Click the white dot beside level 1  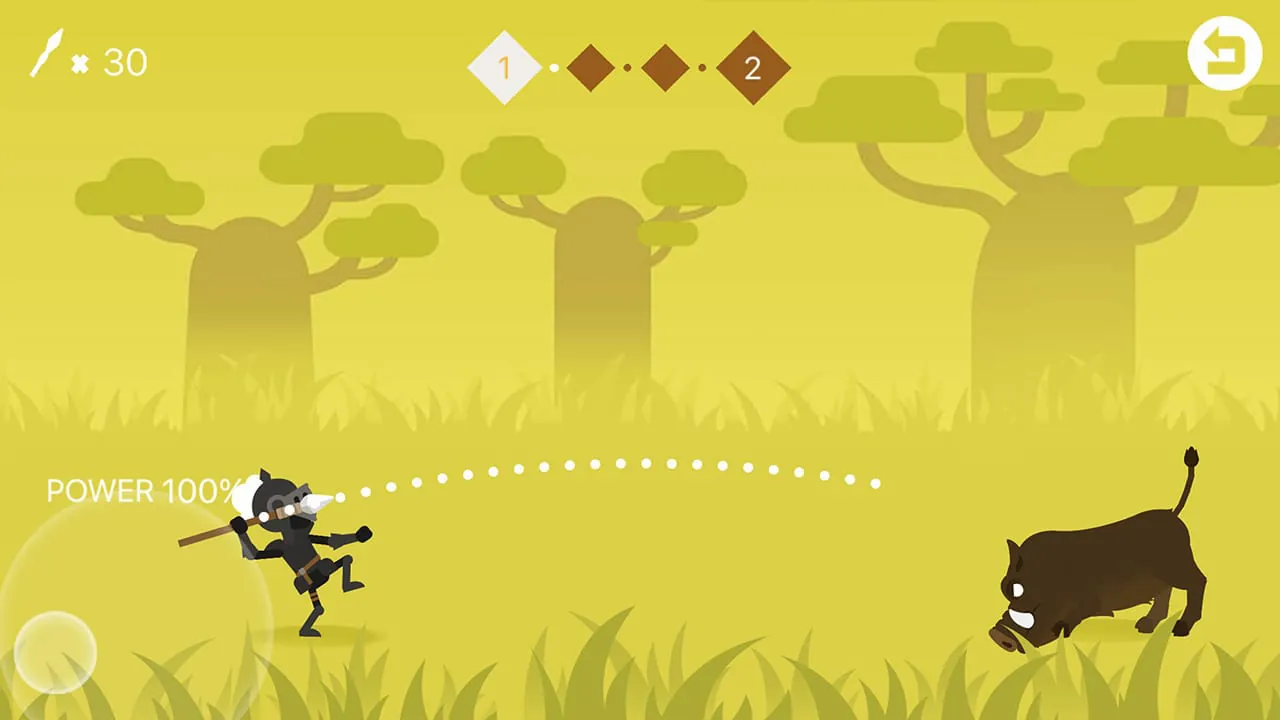pyautogui.click(x=553, y=67)
